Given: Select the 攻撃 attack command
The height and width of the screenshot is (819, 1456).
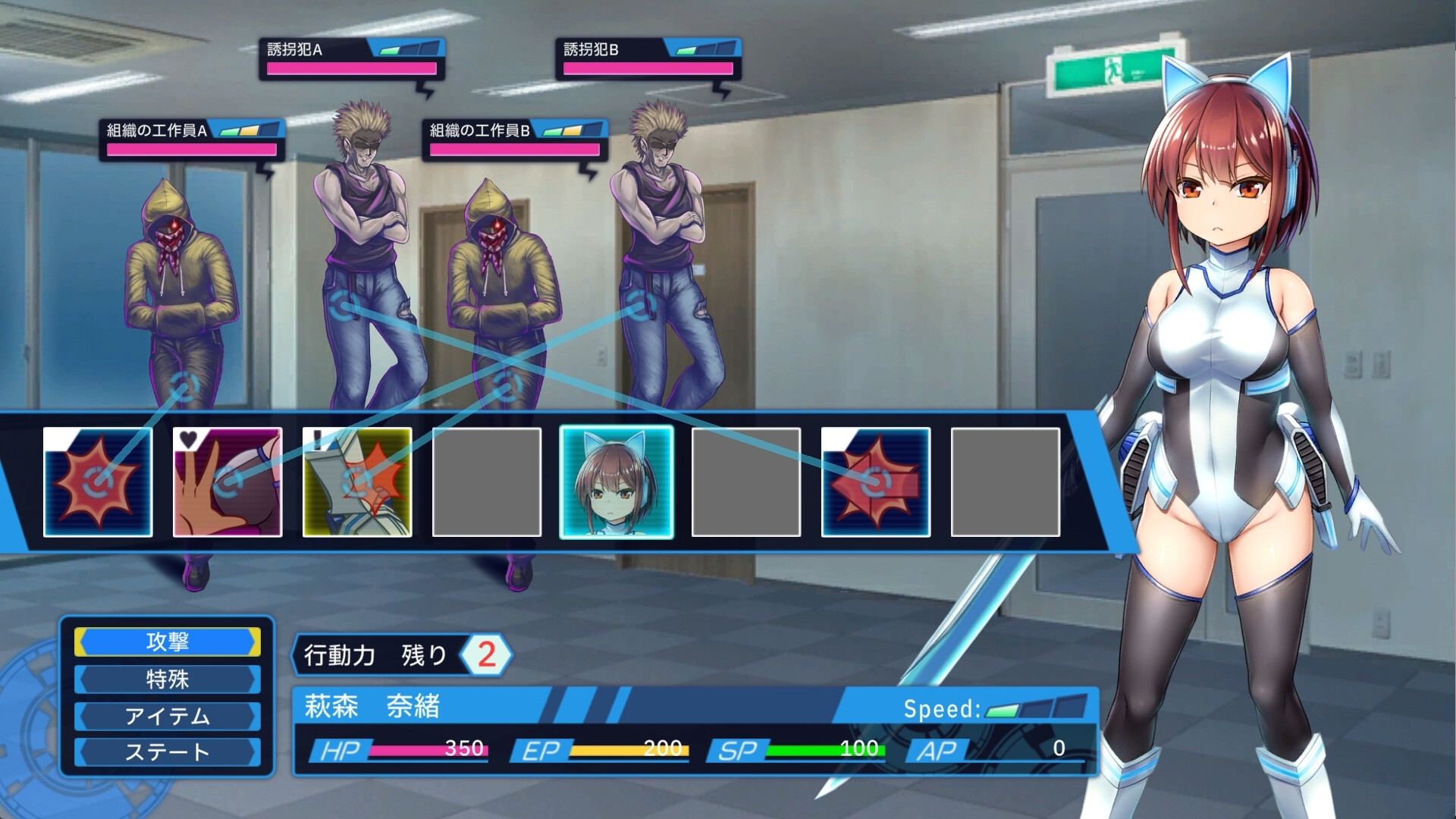Looking at the screenshot, I should [x=168, y=642].
